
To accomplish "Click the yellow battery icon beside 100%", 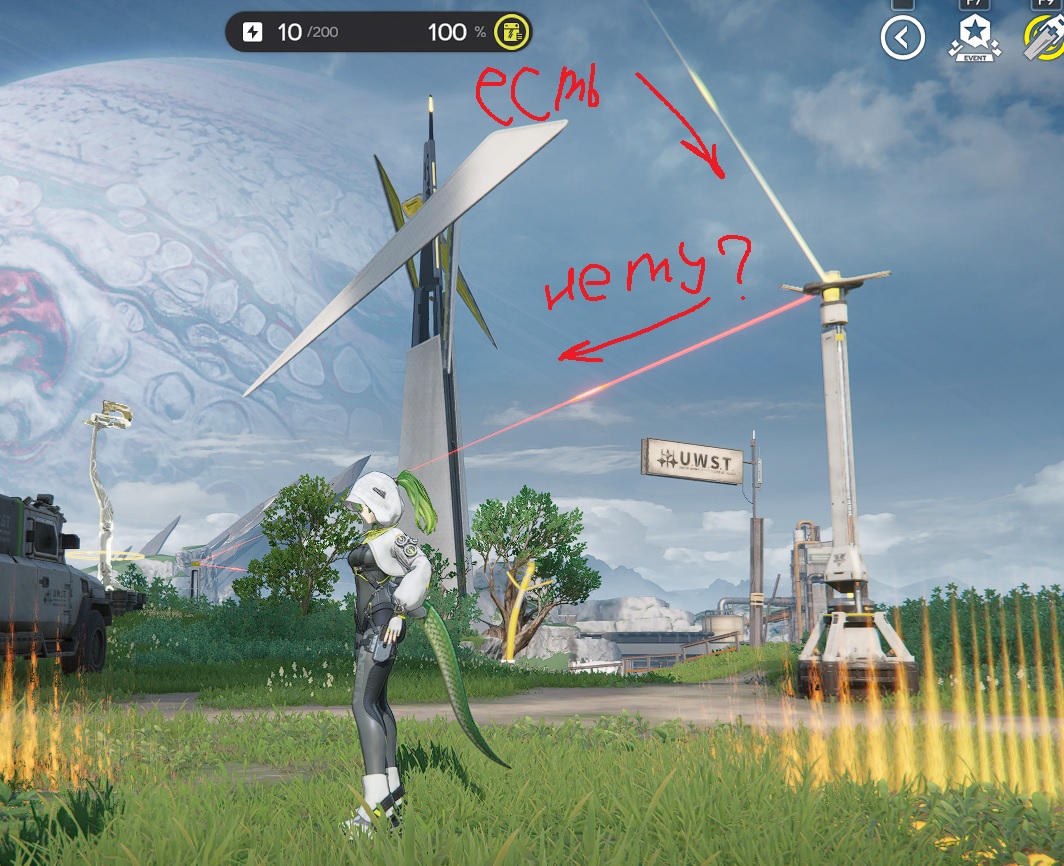I will coord(512,32).
